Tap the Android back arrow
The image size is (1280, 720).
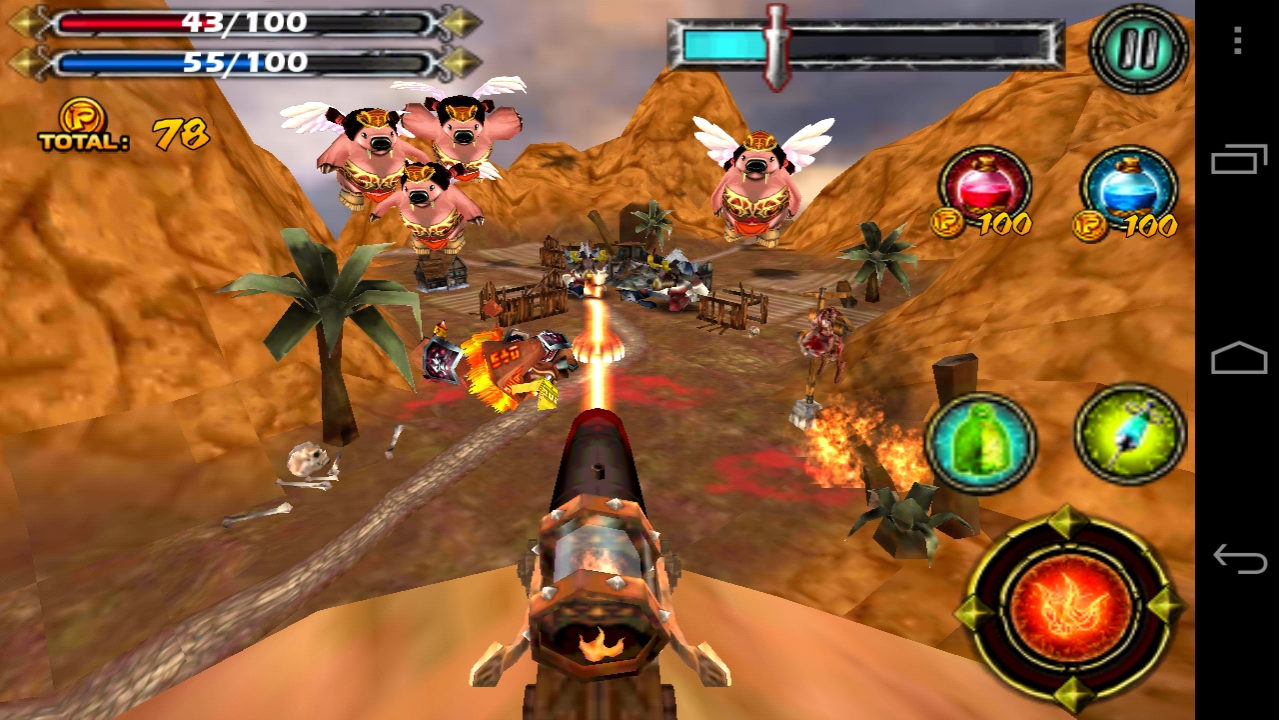[x=1238, y=558]
